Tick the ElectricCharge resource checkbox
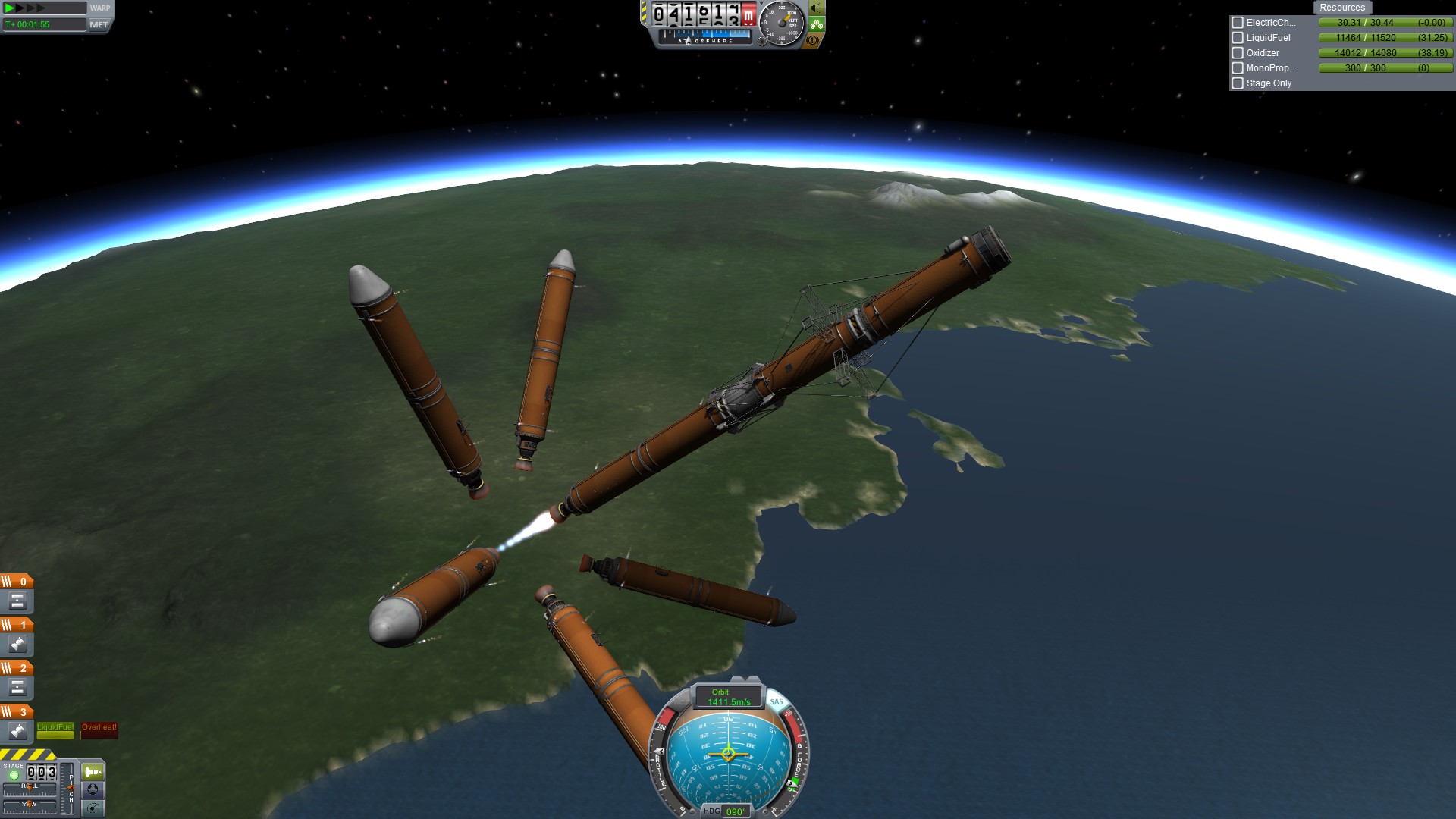The image size is (1456, 819). (1238, 23)
